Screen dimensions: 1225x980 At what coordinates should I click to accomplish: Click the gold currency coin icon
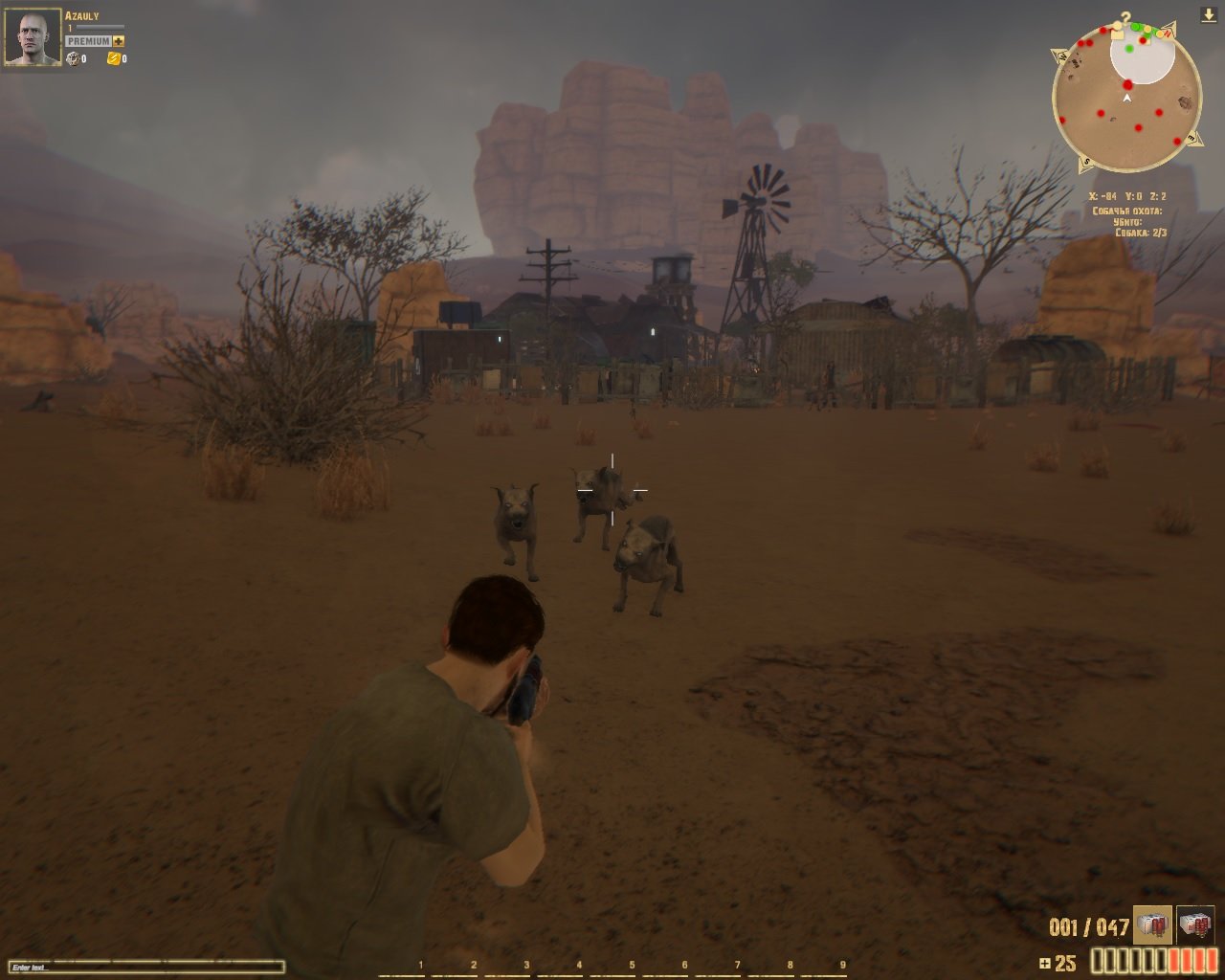(113, 59)
